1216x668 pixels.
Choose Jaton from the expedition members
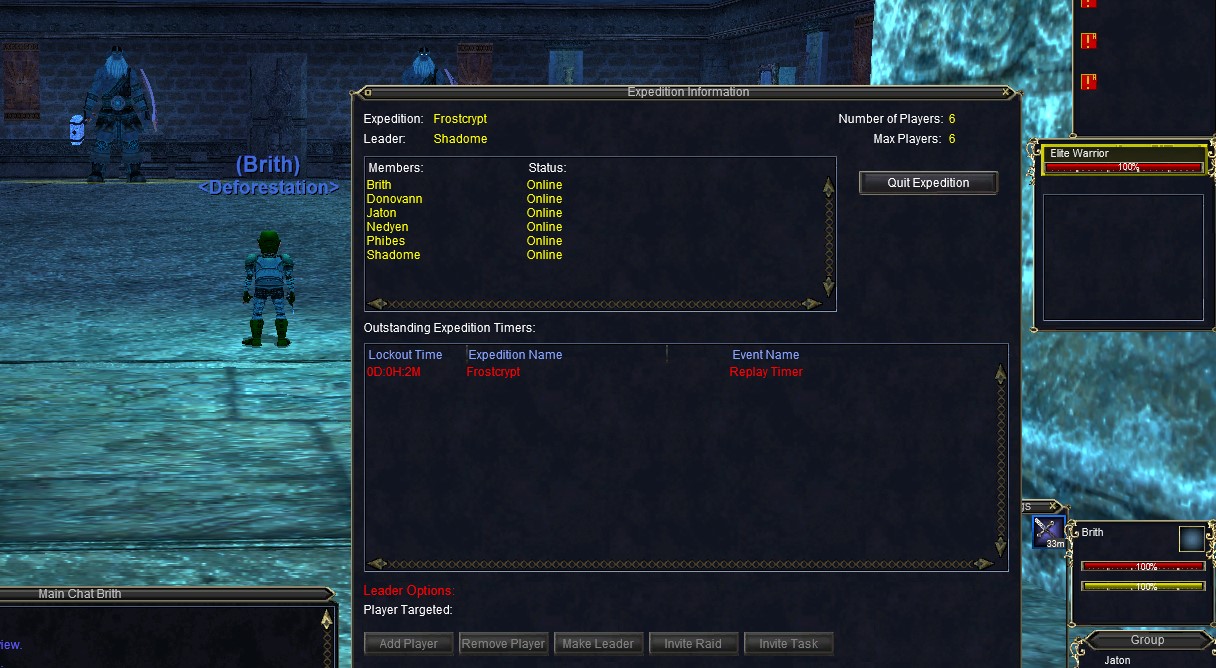click(381, 213)
